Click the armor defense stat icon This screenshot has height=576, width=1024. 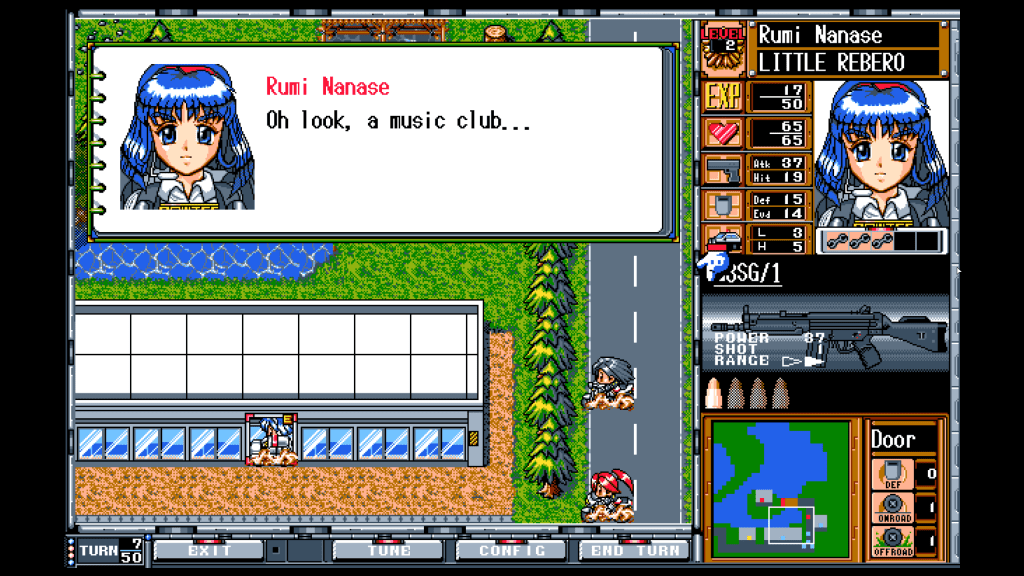click(x=723, y=206)
